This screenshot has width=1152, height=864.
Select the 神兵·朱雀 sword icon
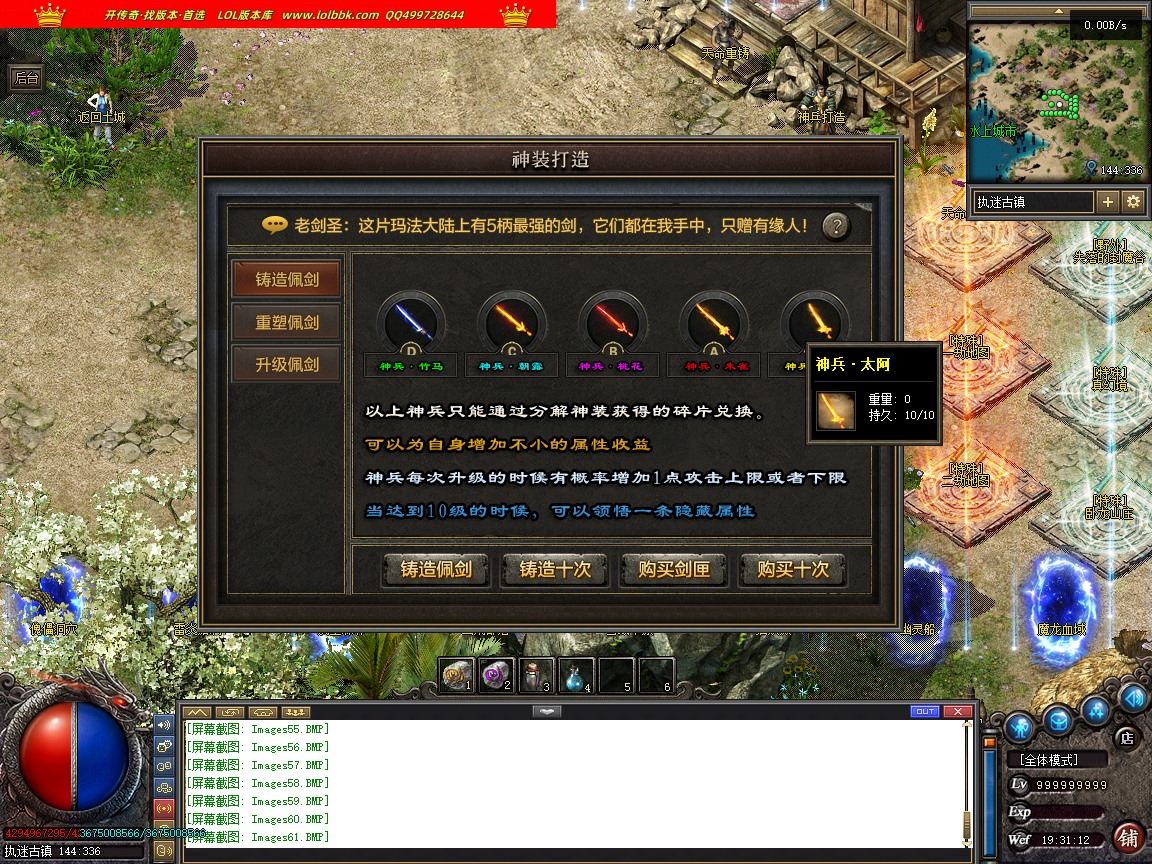point(714,322)
